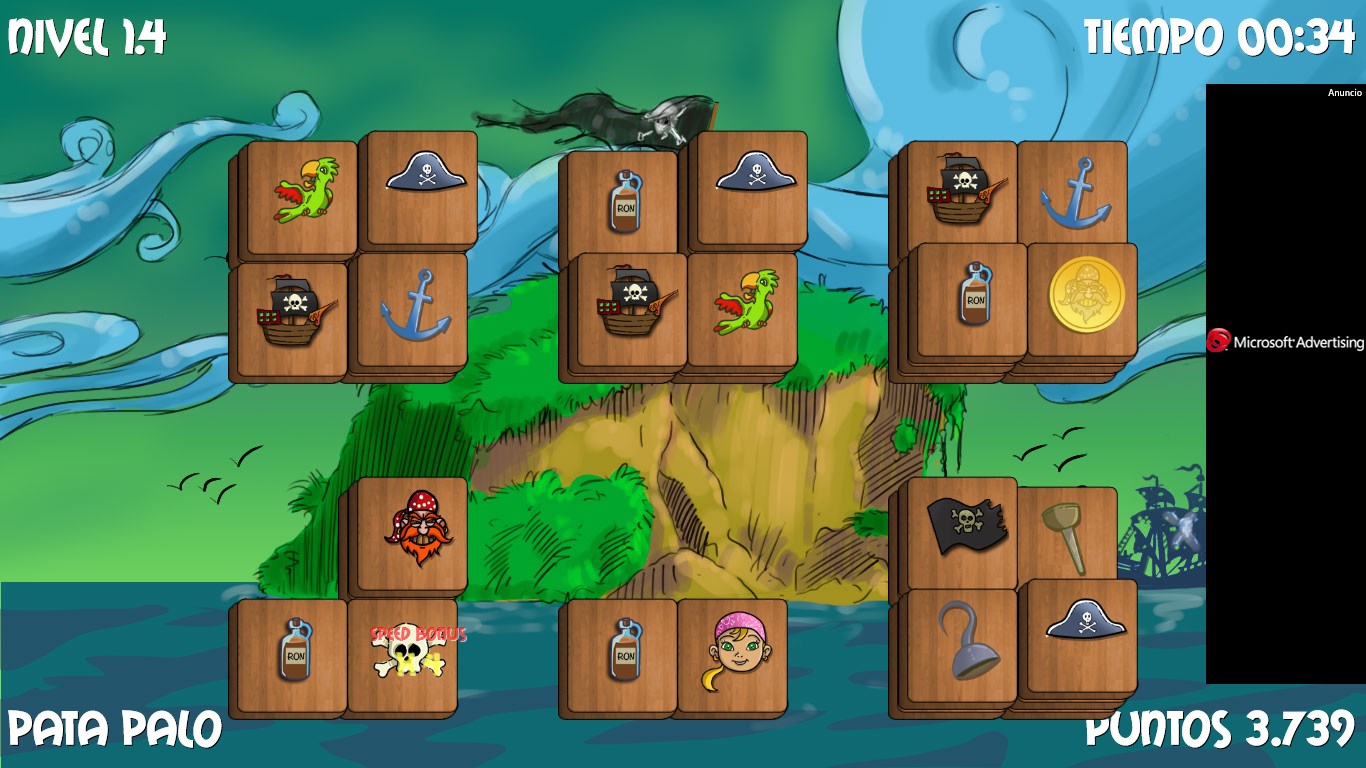Open the Microsoft Advertising banner
The height and width of the screenshot is (768, 1366).
pos(1284,342)
